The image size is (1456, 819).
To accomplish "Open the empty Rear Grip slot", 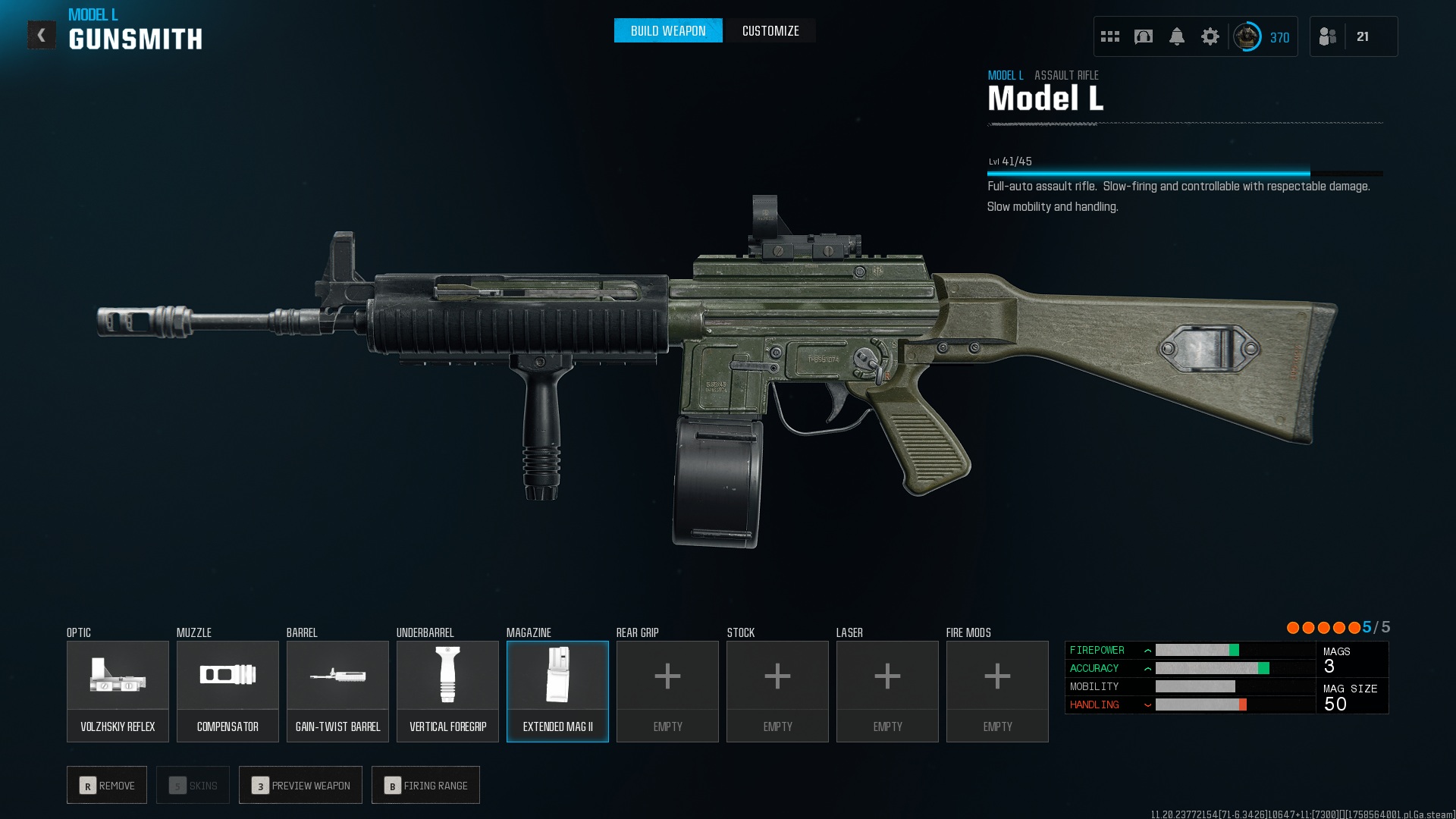I will pyautogui.click(x=667, y=691).
